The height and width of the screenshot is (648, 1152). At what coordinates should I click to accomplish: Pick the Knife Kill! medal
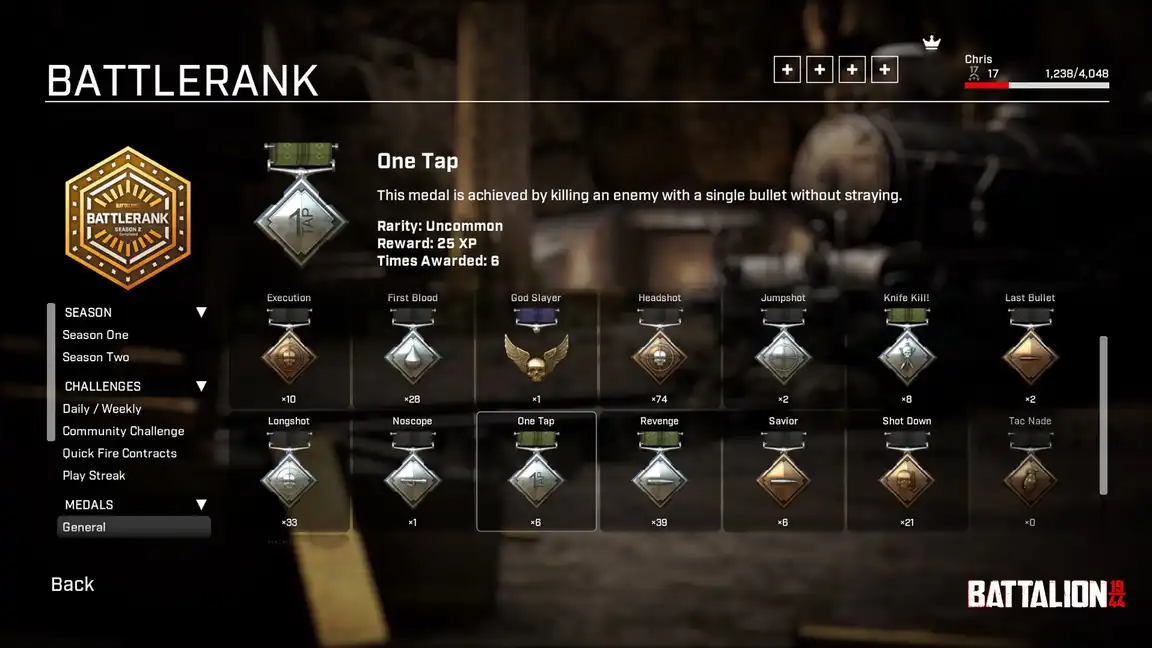(x=907, y=350)
